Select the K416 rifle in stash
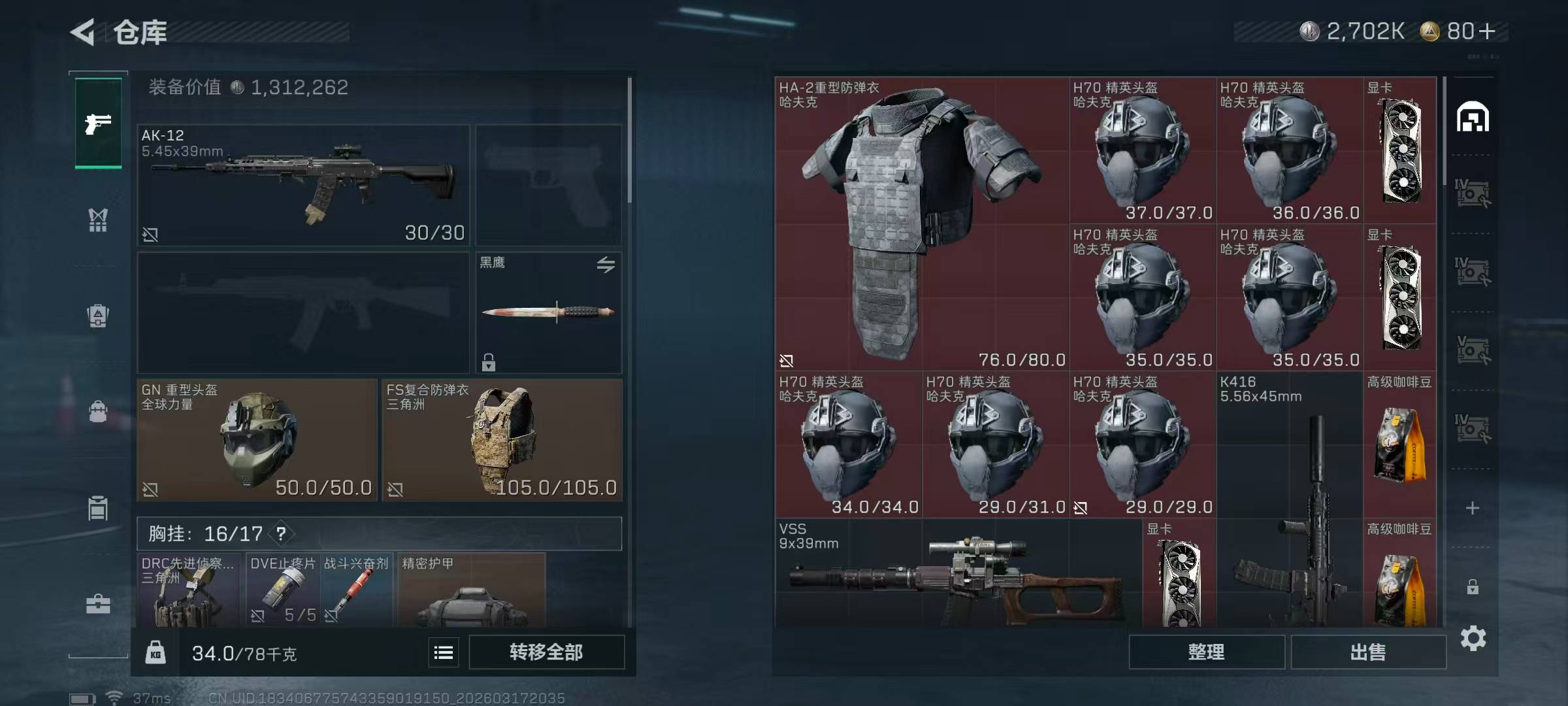Viewport: 1568px width, 706px height. (x=1290, y=503)
